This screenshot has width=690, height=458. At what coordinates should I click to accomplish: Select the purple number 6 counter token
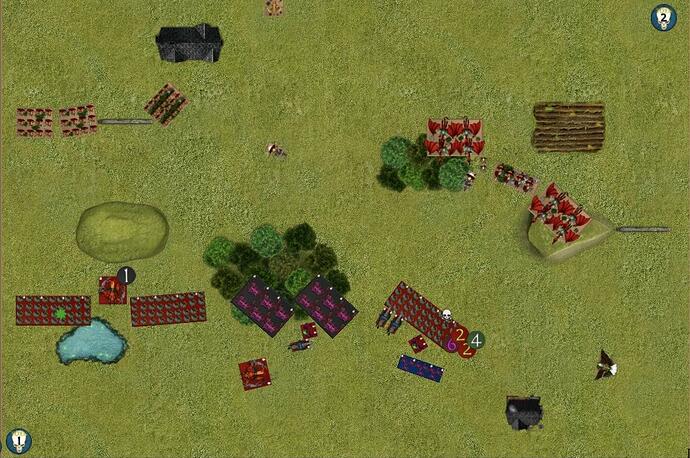[x=452, y=343]
